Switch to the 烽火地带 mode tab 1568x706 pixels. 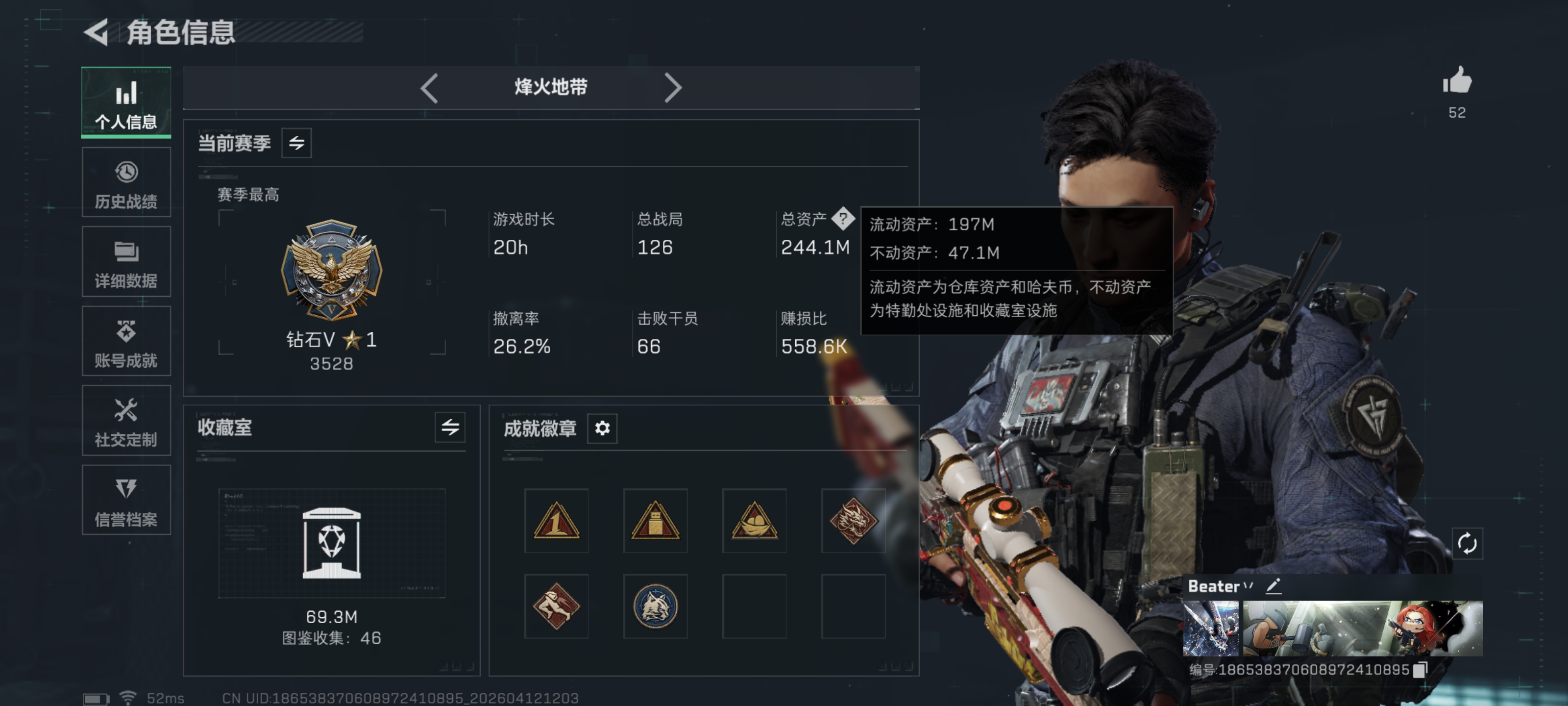pos(550,88)
